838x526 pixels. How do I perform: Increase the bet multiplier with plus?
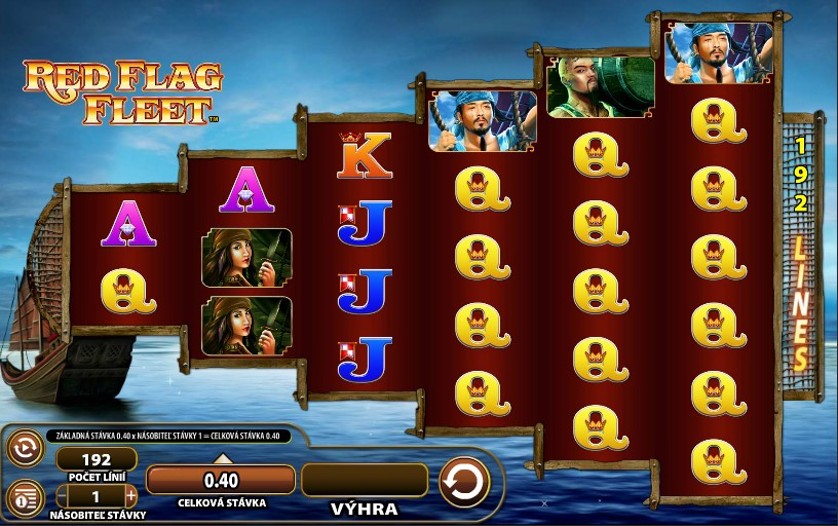click(x=131, y=495)
